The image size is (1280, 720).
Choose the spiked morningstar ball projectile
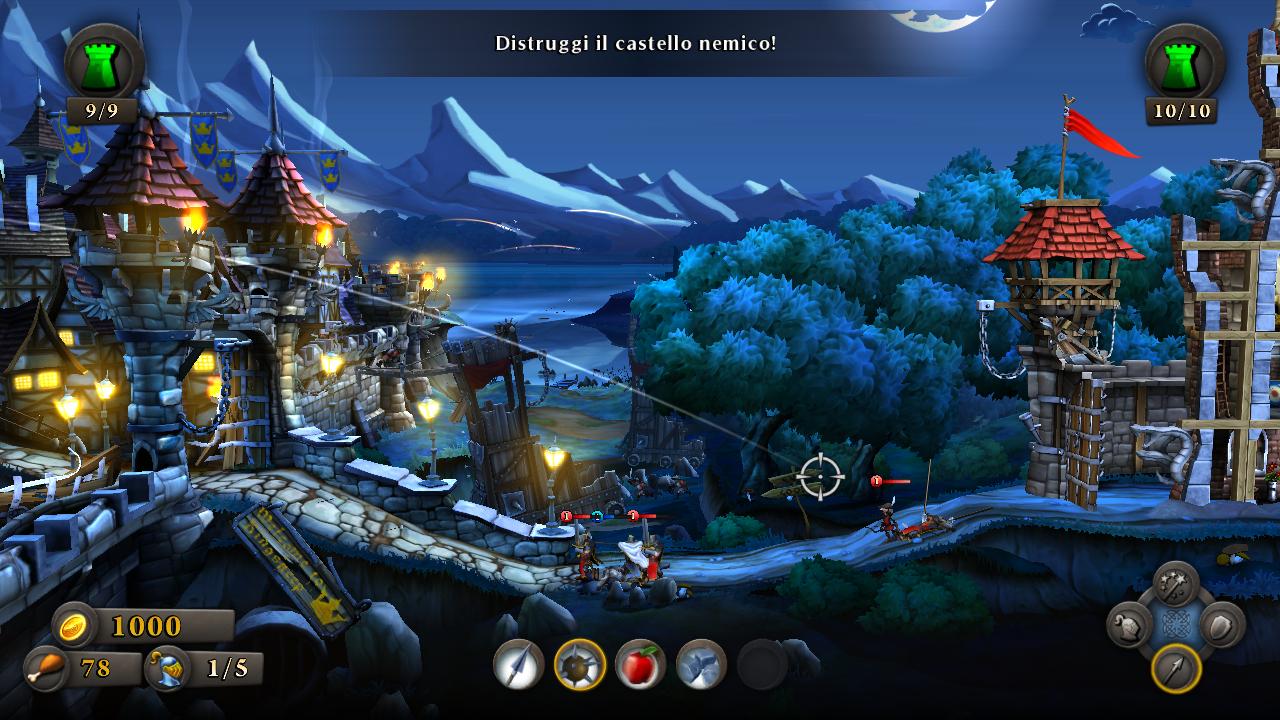point(580,664)
